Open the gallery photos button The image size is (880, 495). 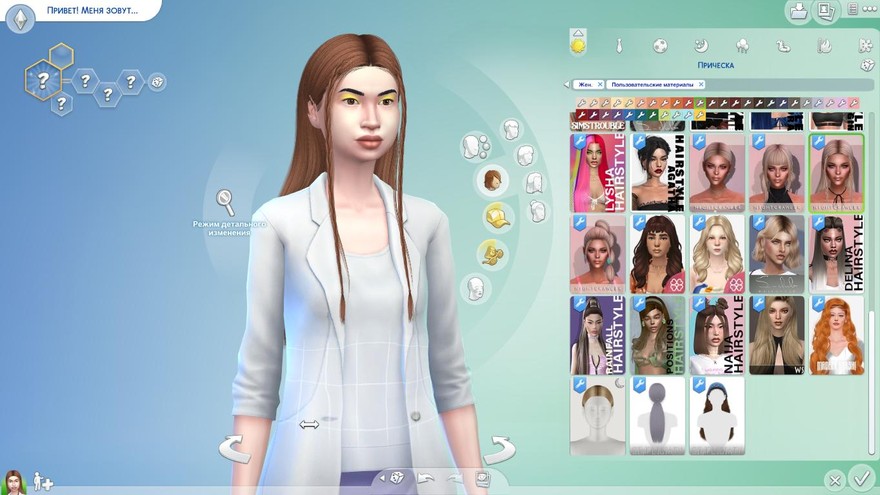coord(826,12)
